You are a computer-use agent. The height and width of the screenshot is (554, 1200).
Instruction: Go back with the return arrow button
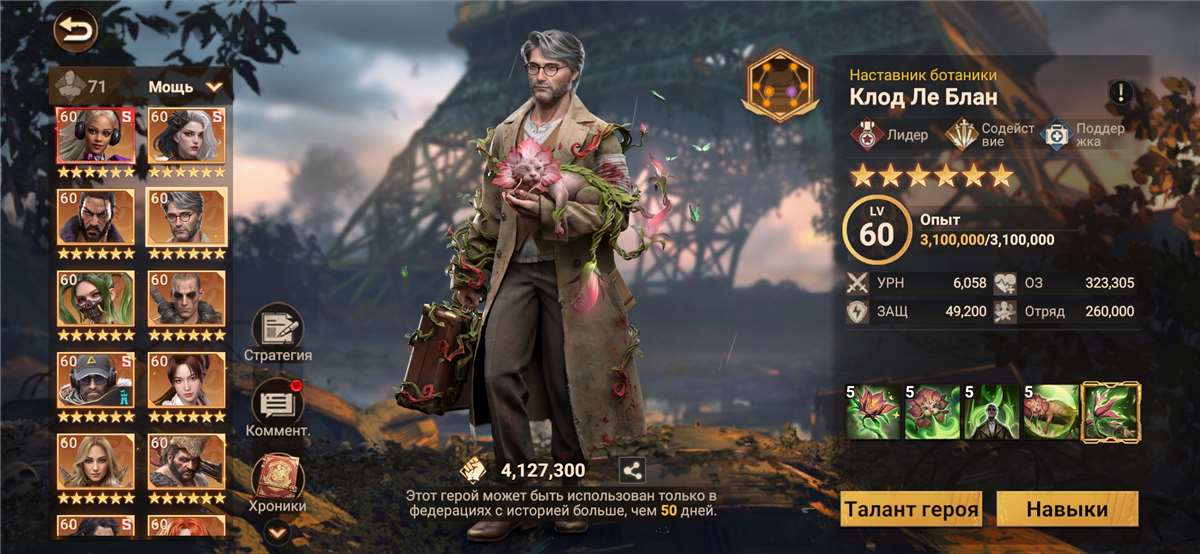click(76, 31)
